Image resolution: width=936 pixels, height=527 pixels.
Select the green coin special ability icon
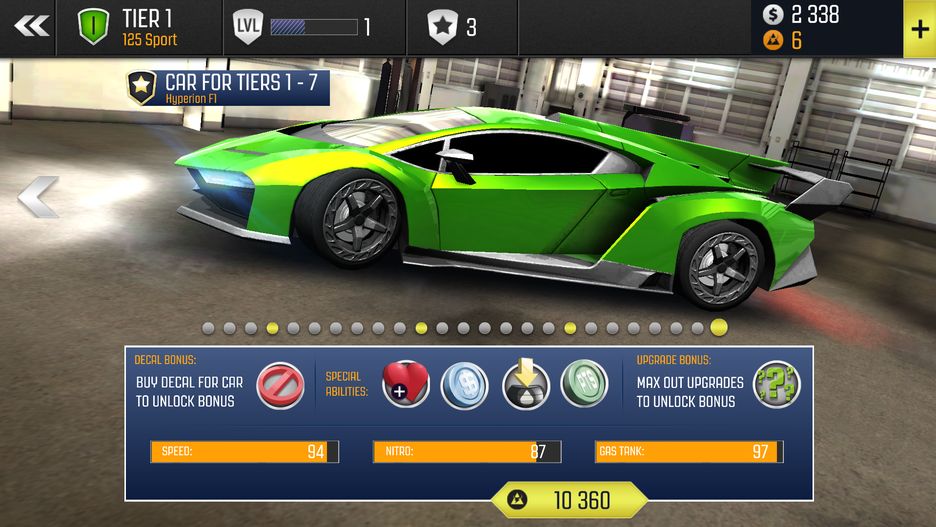584,385
